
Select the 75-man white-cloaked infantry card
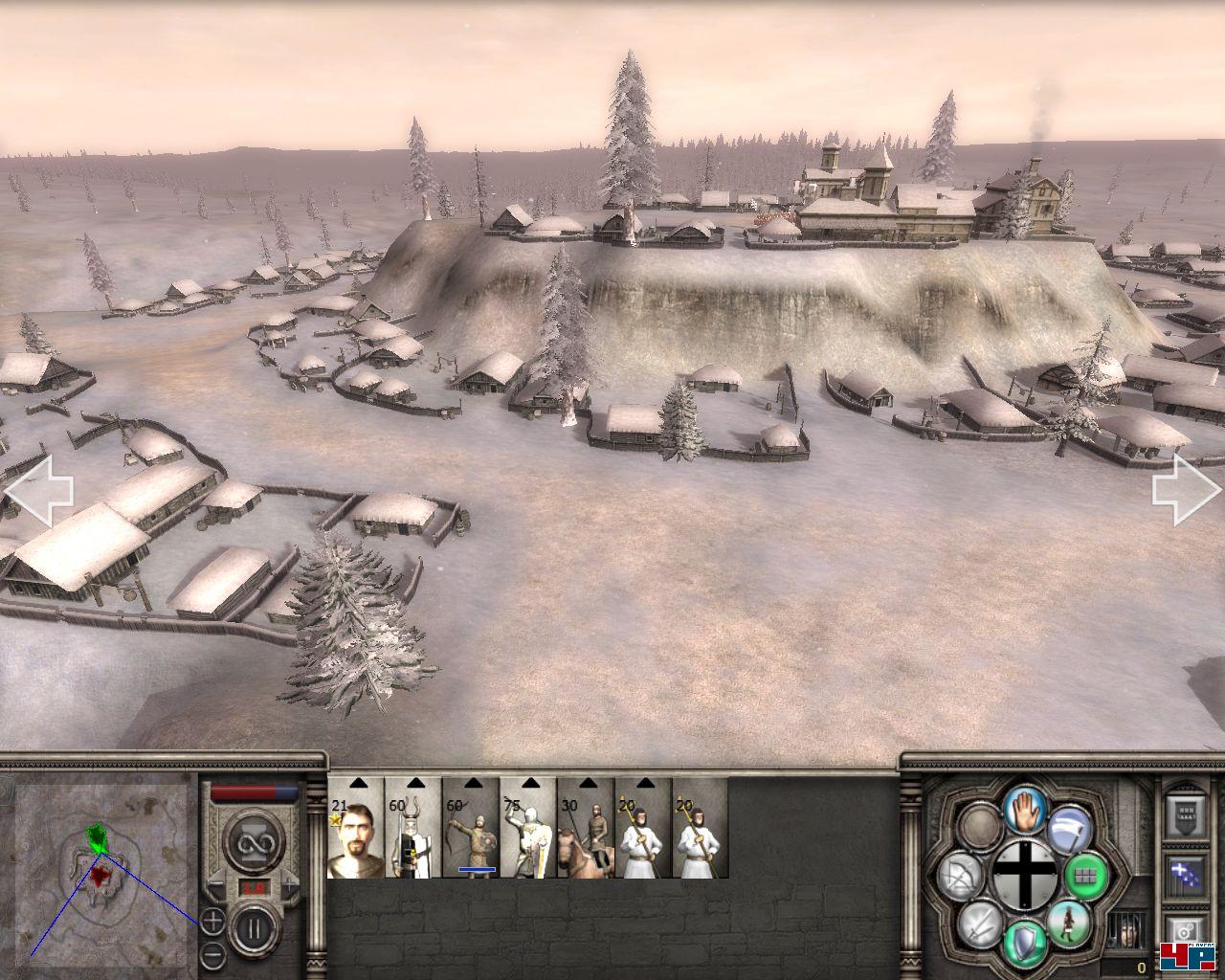(x=528, y=829)
